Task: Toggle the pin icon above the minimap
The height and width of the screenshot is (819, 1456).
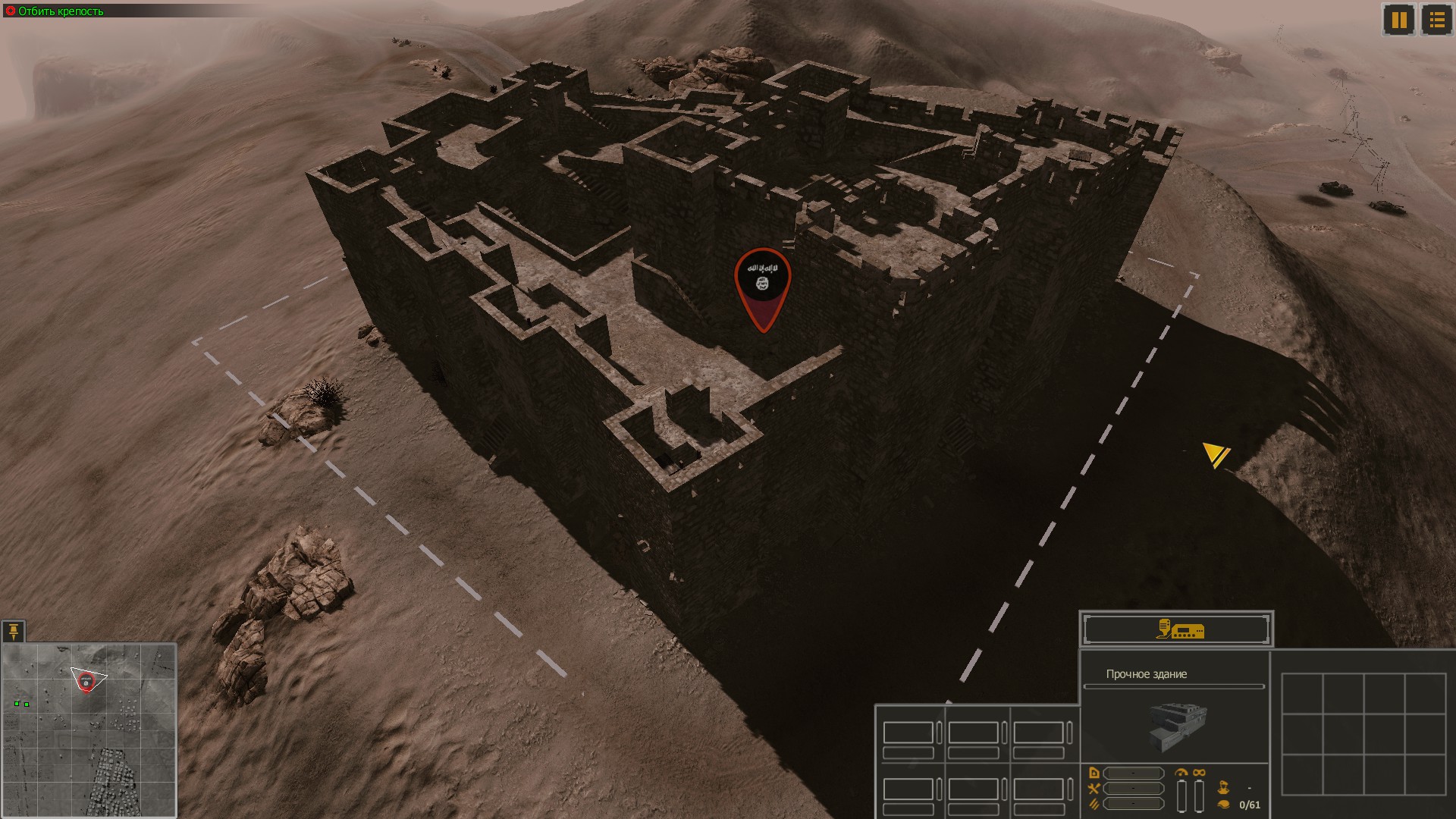Action: [x=14, y=632]
